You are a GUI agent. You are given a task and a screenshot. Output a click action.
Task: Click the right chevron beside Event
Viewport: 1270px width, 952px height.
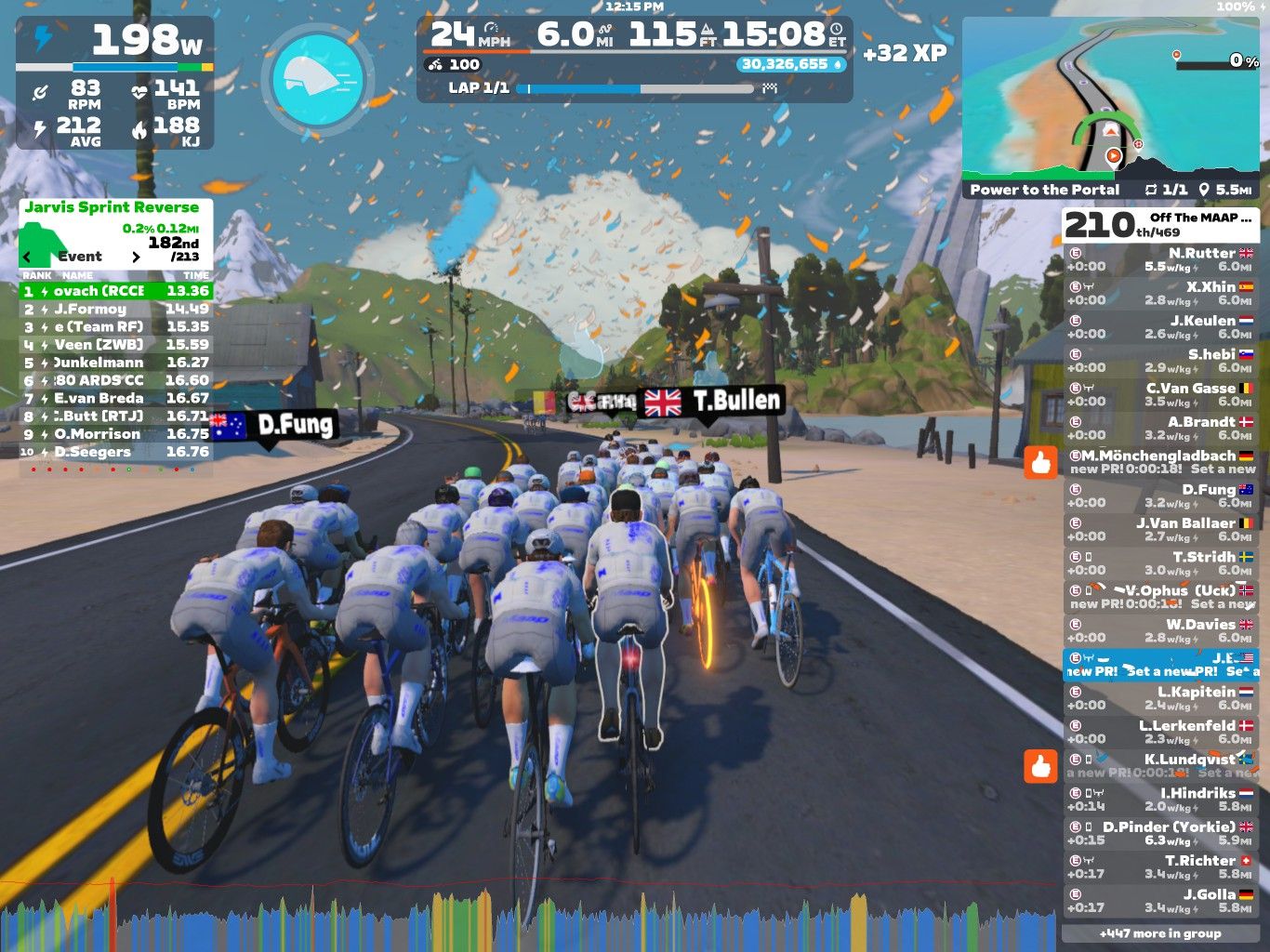(x=136, y=257)
